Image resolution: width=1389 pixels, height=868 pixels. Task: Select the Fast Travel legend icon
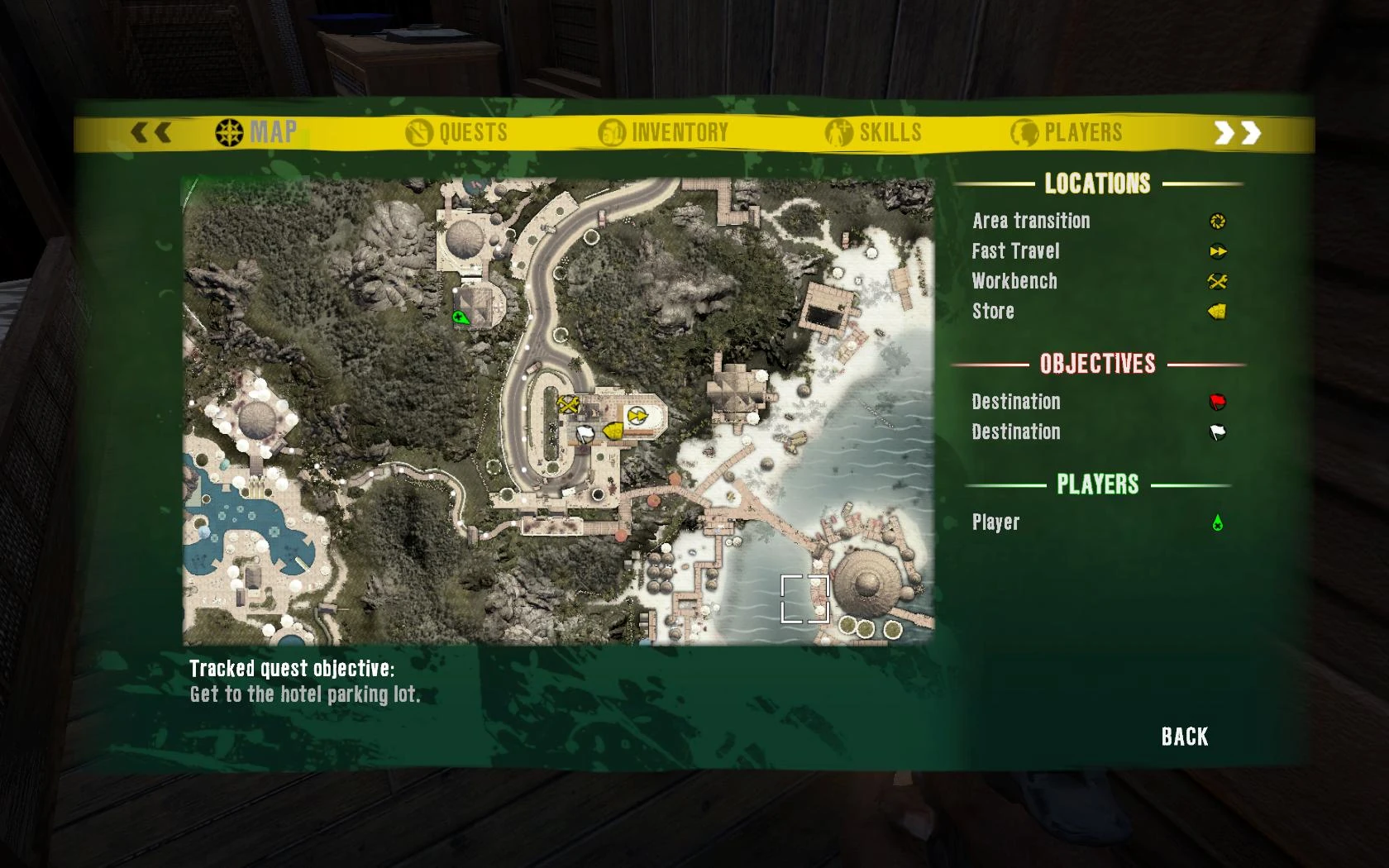[x=1217, y=251]
